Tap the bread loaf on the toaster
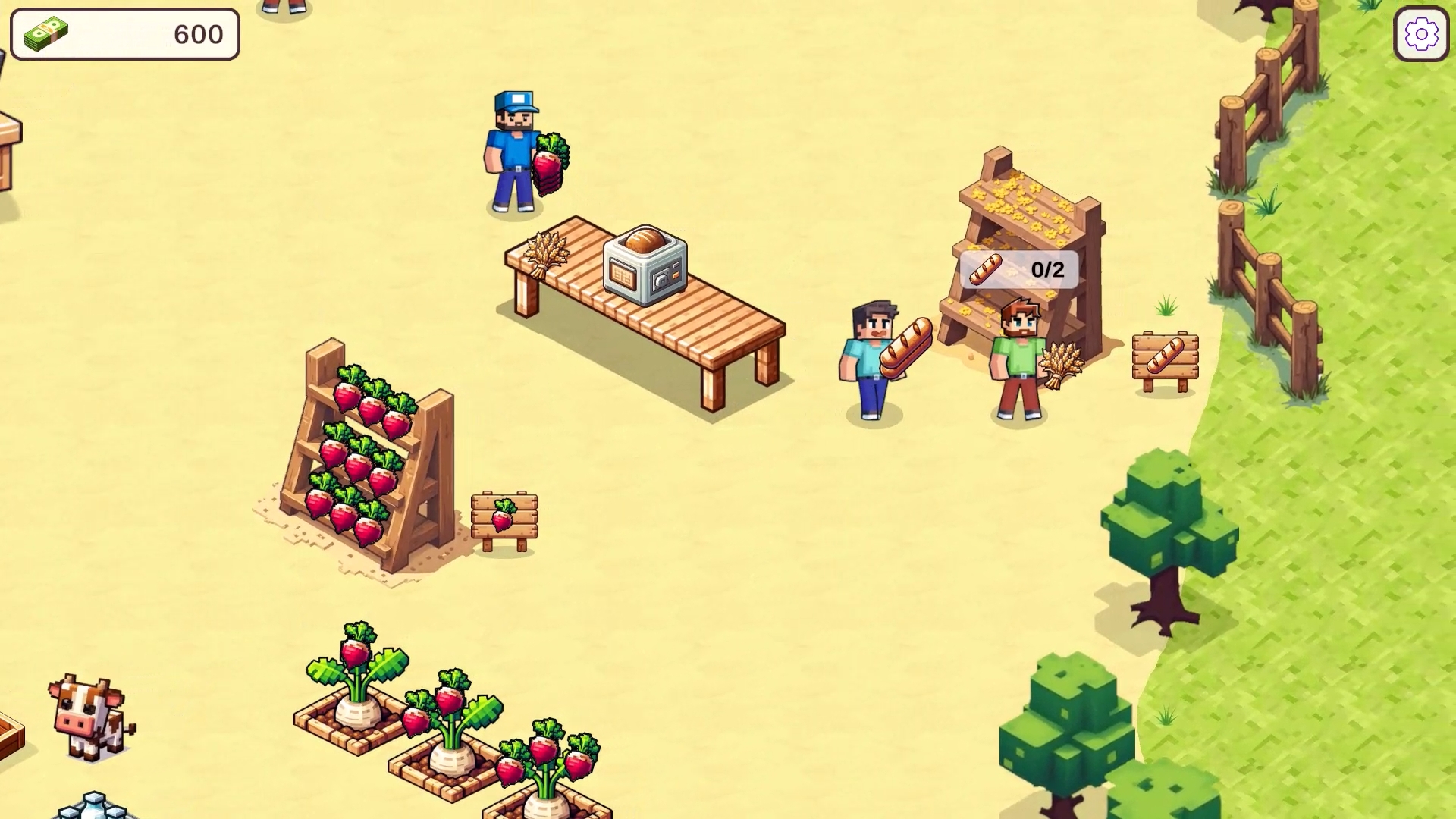The height and width of the screenshot is (819, 1456). pos(645,240)
